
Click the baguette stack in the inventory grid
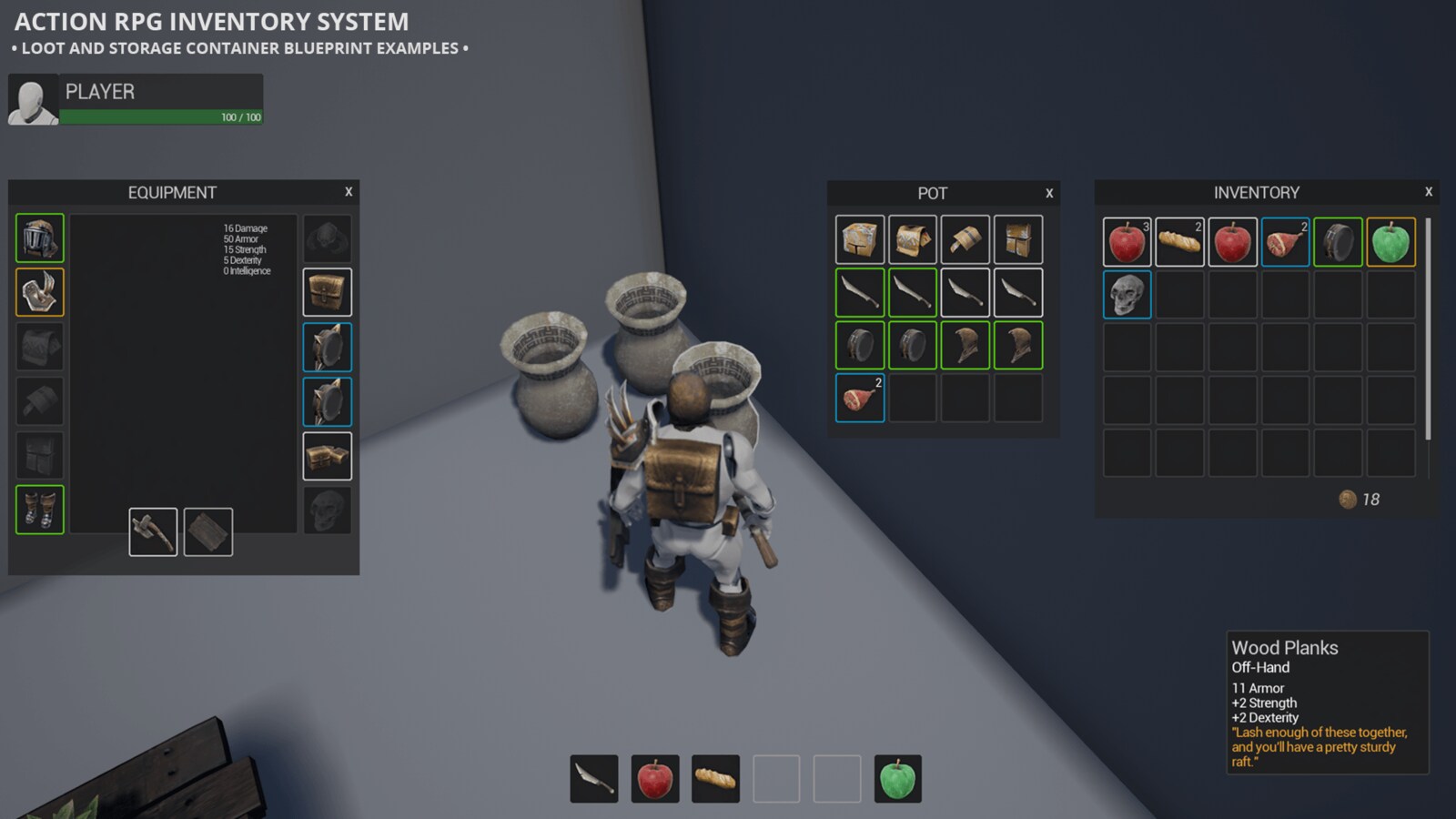[1180, 242]
